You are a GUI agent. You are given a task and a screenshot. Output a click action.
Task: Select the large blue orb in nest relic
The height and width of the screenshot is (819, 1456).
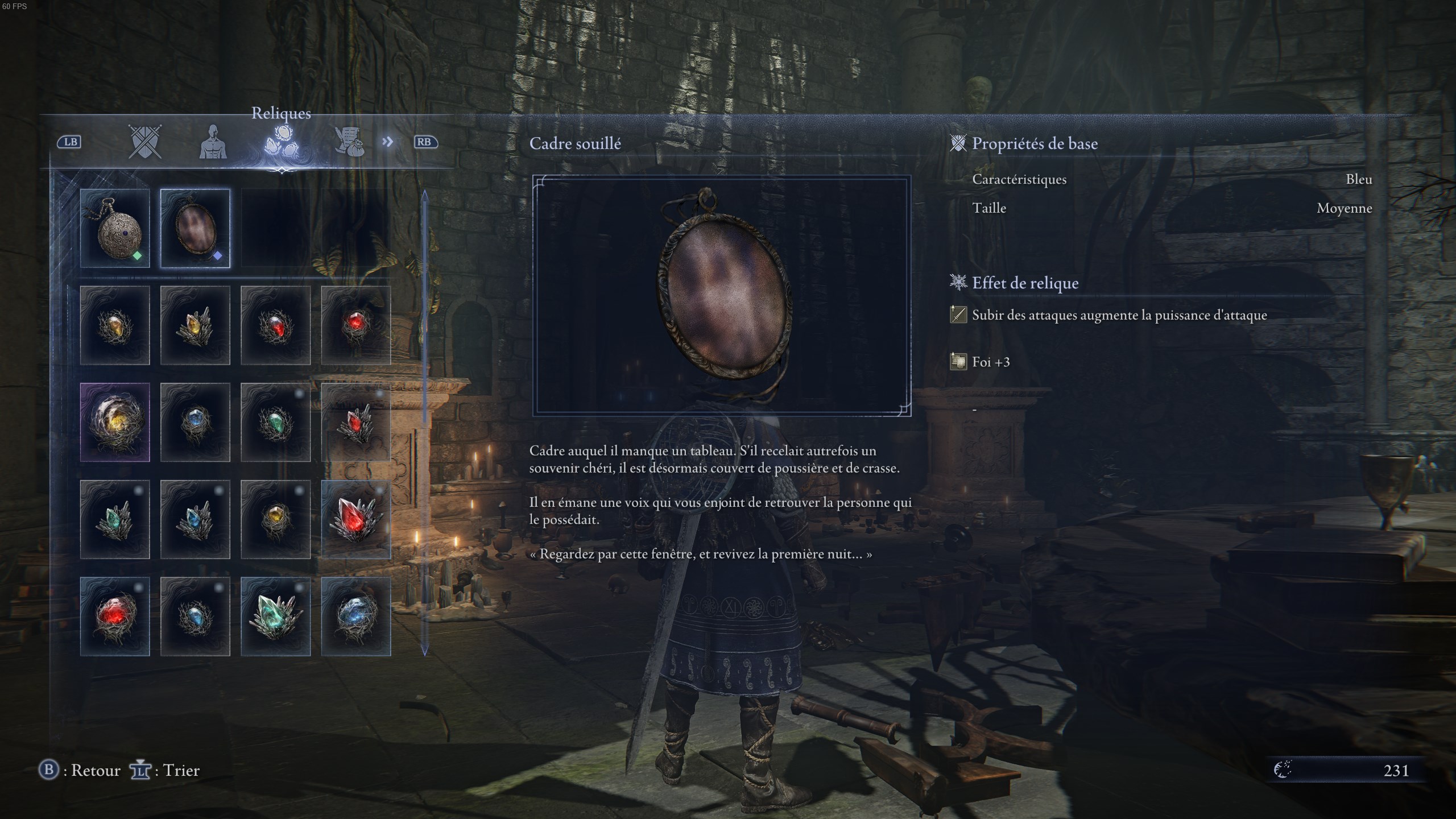355,617
